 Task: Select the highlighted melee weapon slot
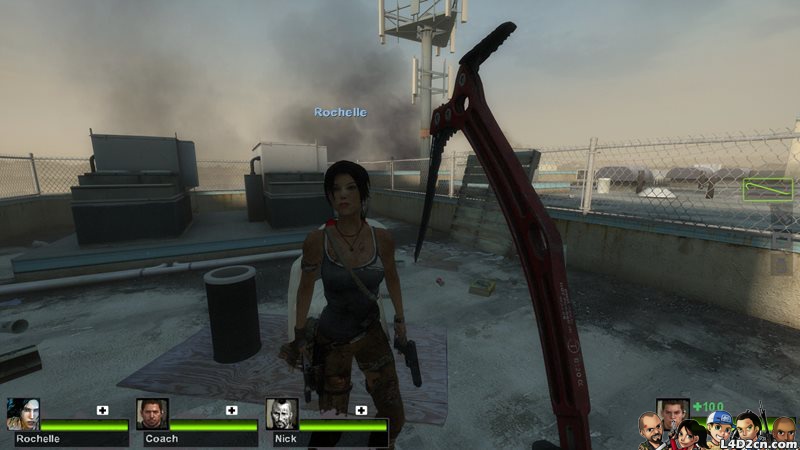click(767, 188)
